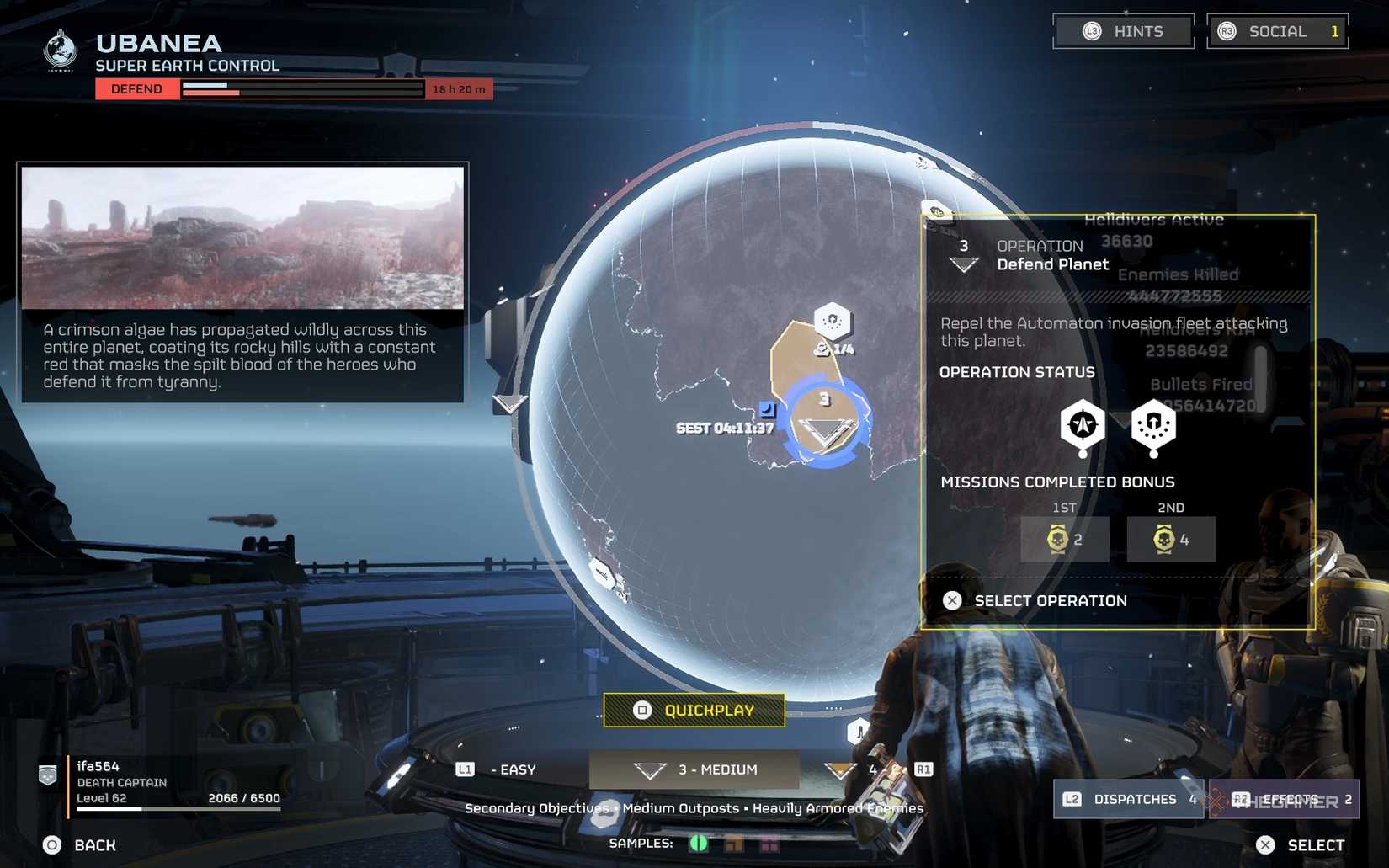The width and height of the screenshot is (1389, 868).
Task: Click the hexagonal mission marker above the operation zone
Action: 833,321
